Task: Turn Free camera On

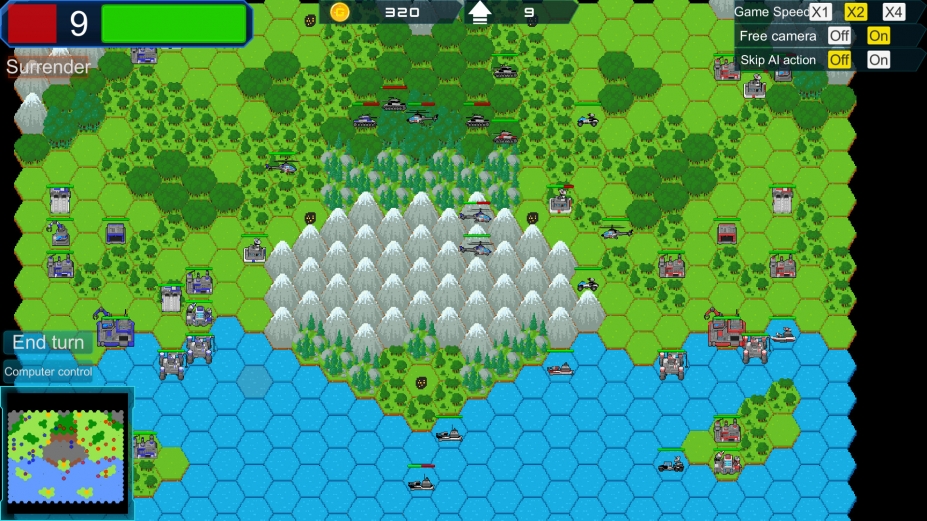Action: pyautogui.click(x=878, y=36)
